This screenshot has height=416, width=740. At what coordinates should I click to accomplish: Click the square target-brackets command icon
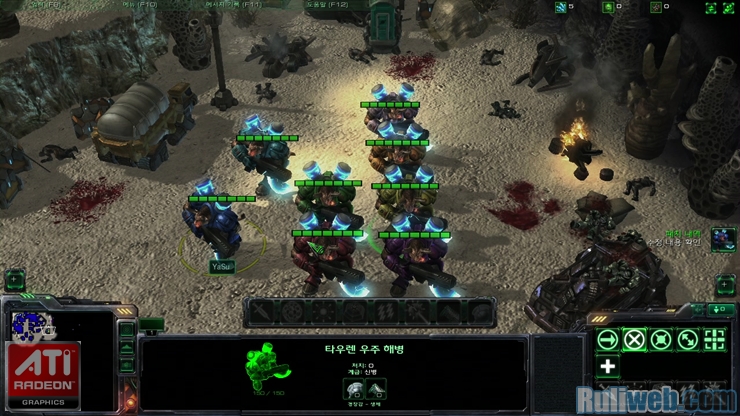(x=714, y=339)
